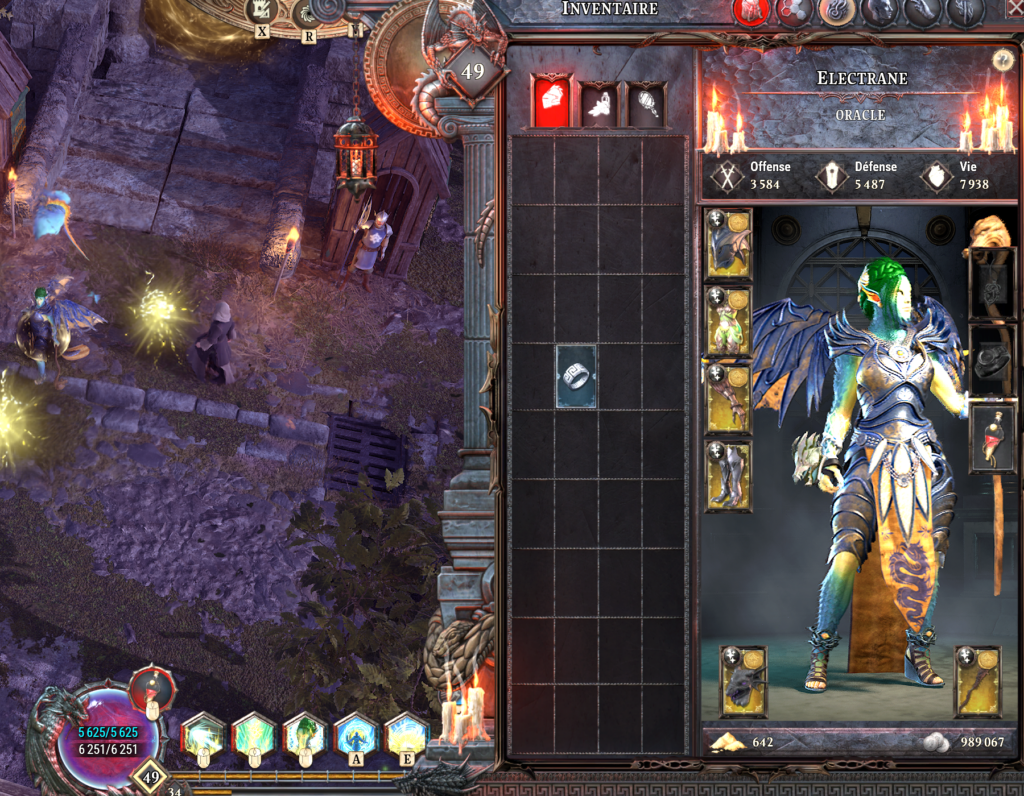The width and height of the screenshot is (1024, 796).
Task: Select the ring in the inventory grid
Action: (575, 377)
